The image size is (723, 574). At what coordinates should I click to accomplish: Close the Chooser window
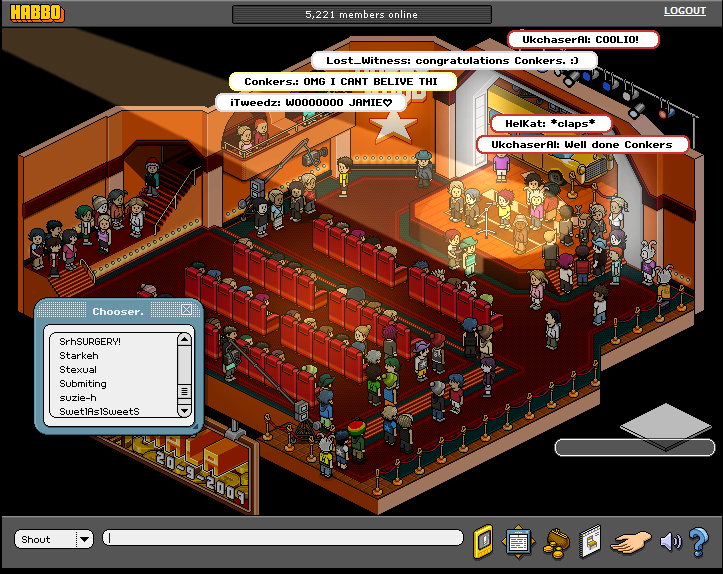click(186, 310)
